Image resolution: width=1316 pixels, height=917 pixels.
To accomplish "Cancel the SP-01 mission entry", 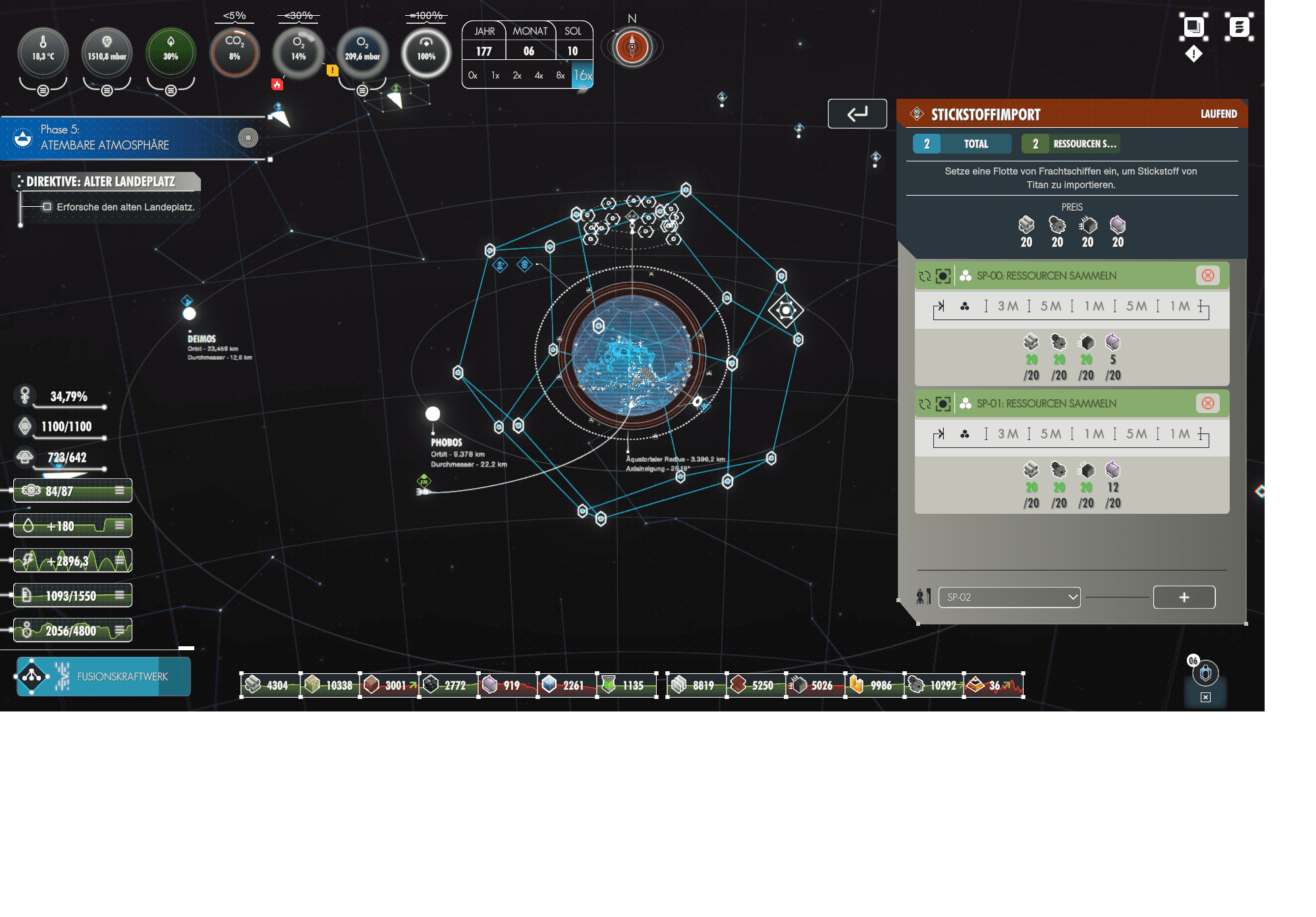I will [1207, 404].
